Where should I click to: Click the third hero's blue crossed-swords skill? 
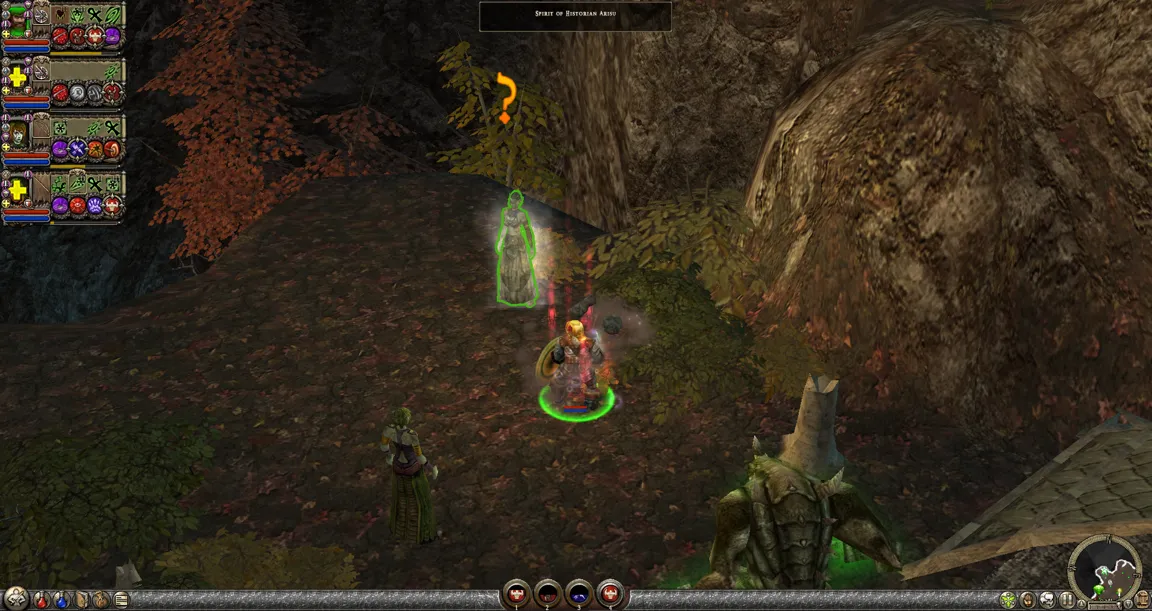(x=77, y=149)
